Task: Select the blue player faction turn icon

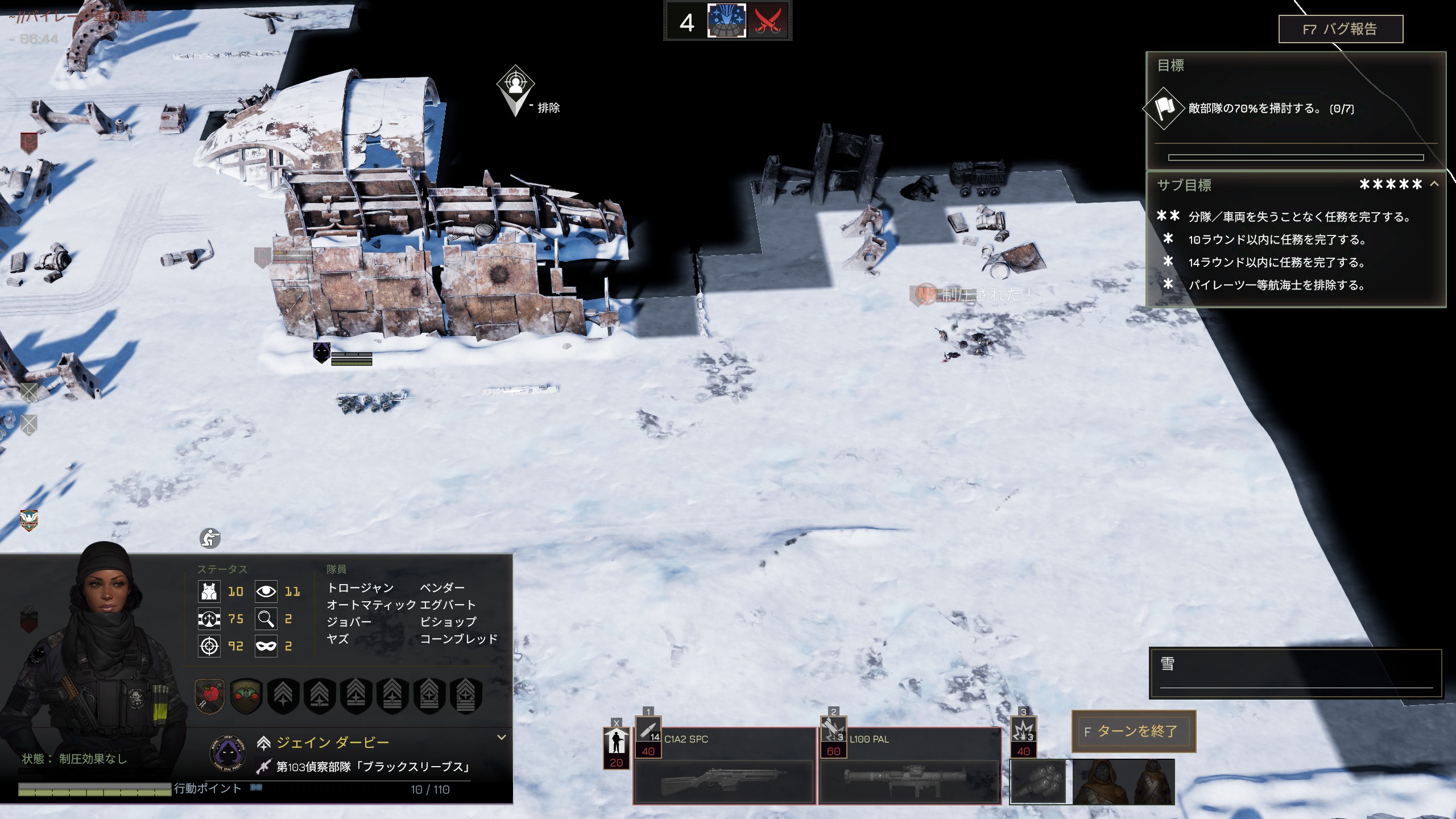Action: 726,22
